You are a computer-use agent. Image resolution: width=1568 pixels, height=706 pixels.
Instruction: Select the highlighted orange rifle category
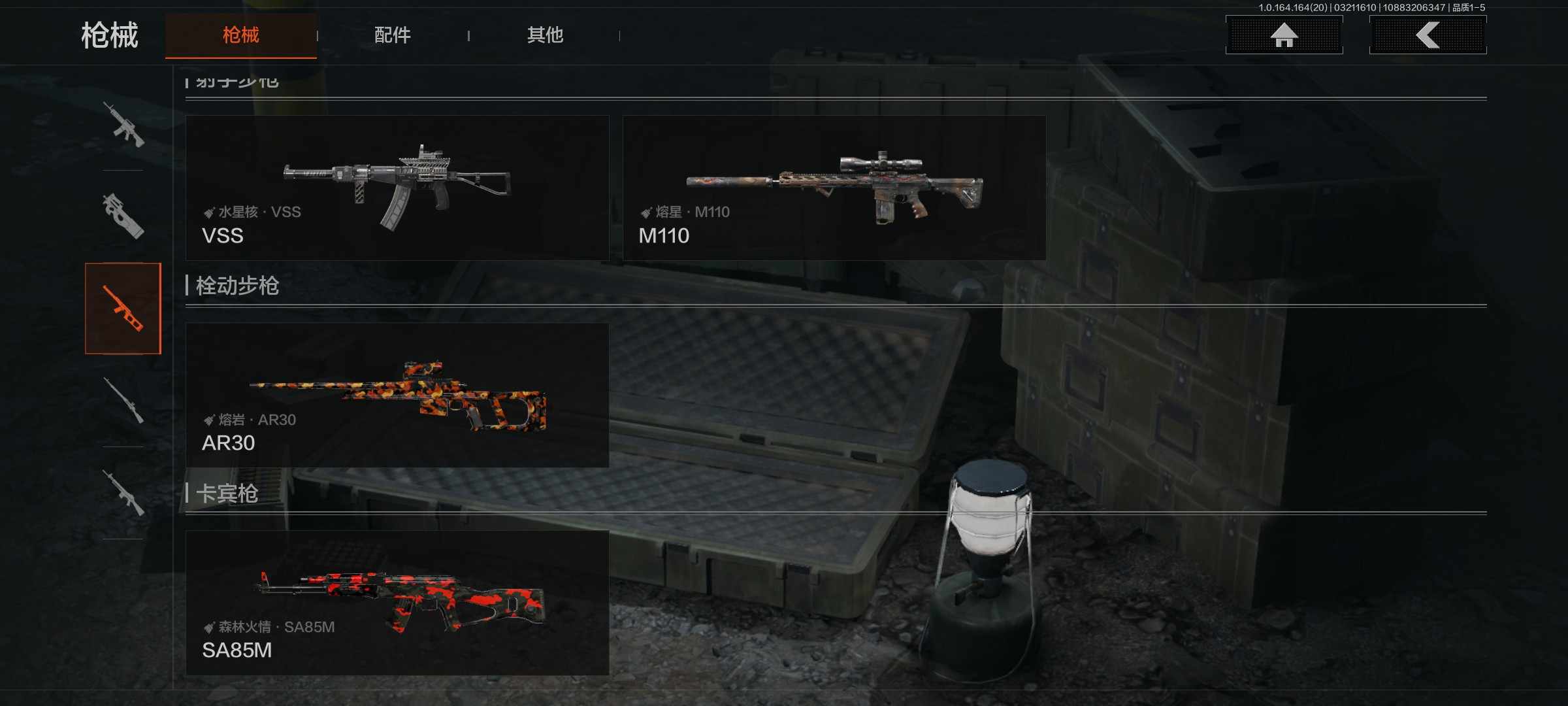point(123,309)
